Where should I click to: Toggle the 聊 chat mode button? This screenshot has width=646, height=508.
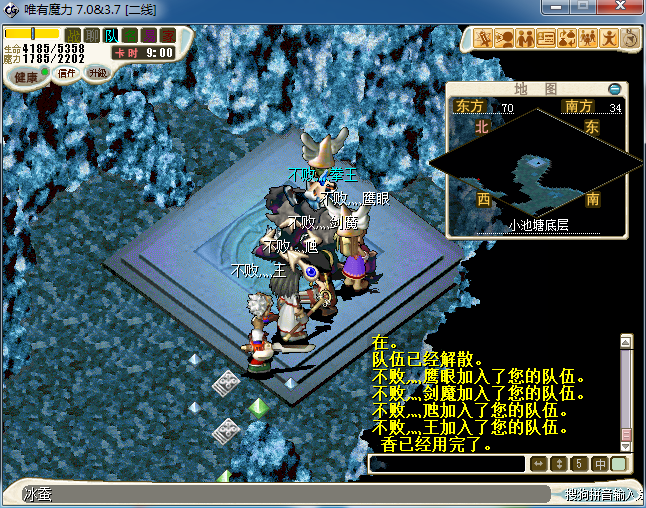[x=92, y=36]
